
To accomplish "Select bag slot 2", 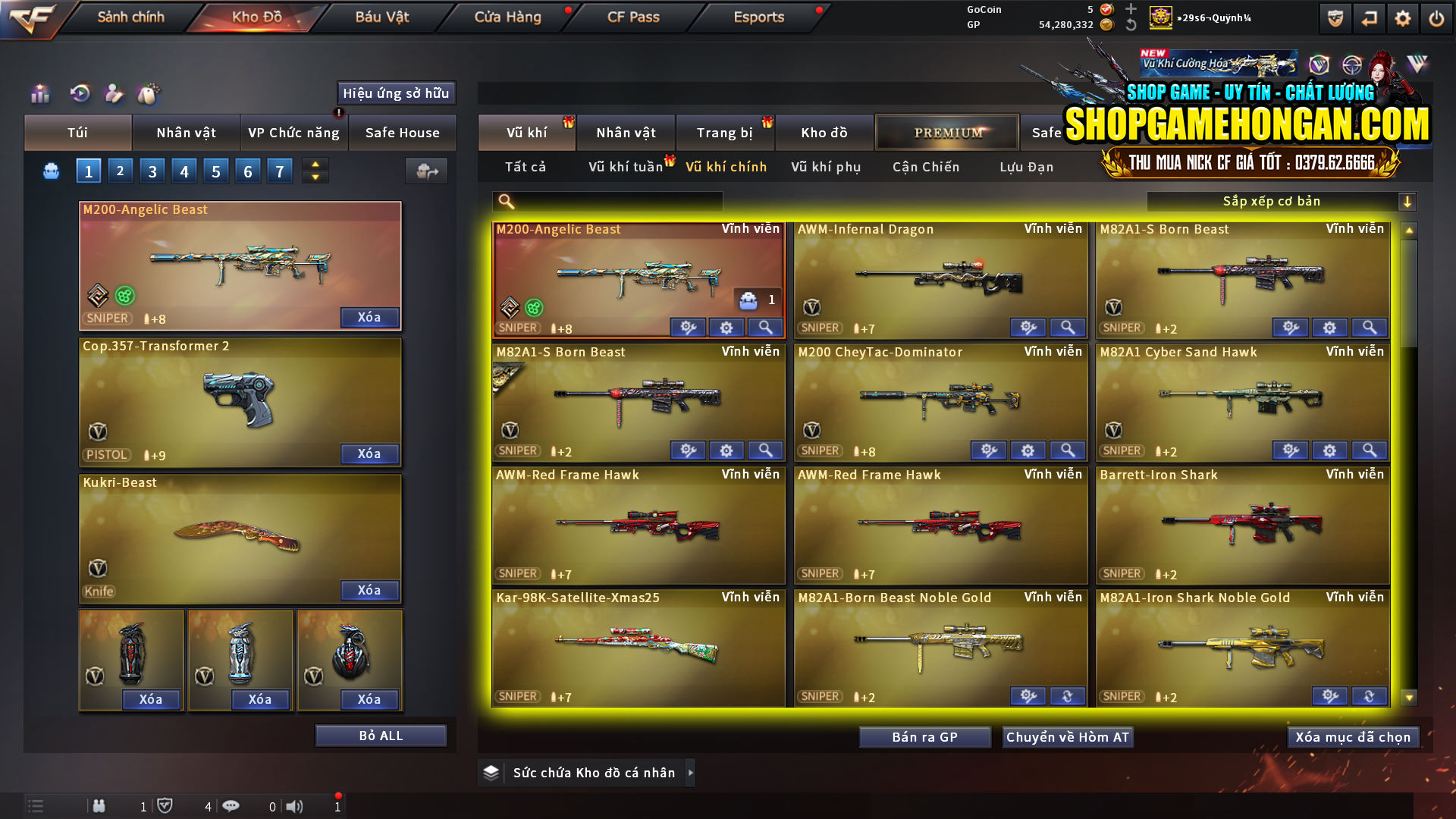I will click(x=120, y=171).
